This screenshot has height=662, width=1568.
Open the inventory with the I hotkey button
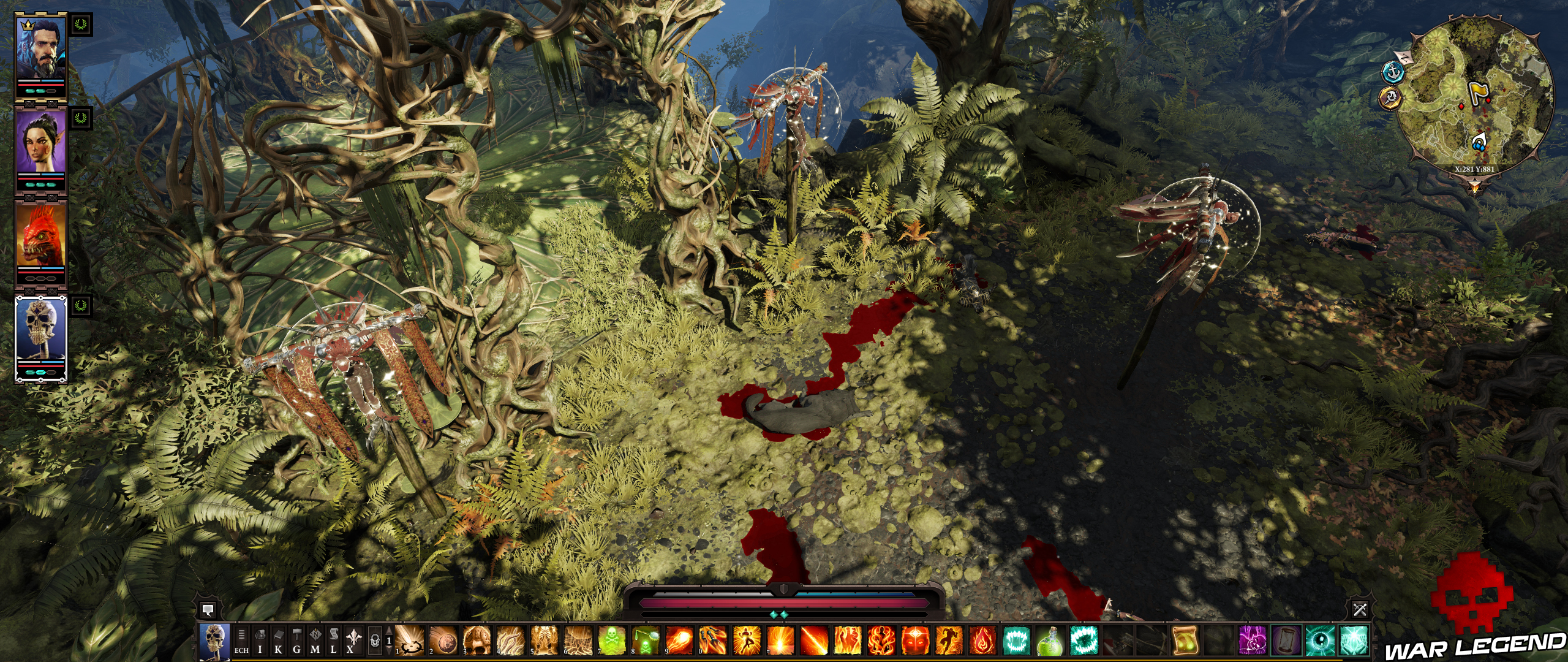pos(259,644)
